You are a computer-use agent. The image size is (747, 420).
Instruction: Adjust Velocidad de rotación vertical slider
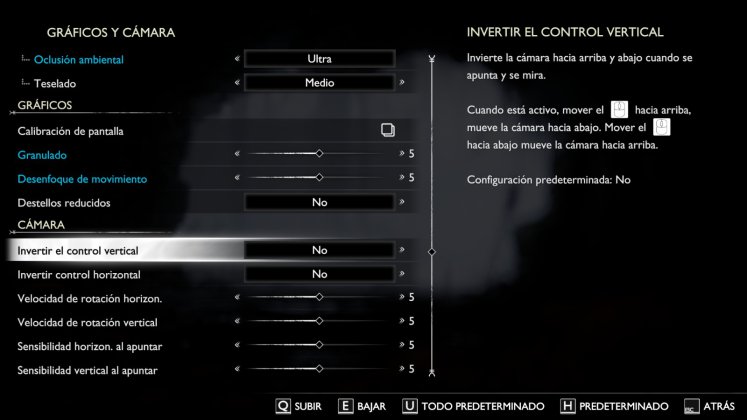(319, 321)
